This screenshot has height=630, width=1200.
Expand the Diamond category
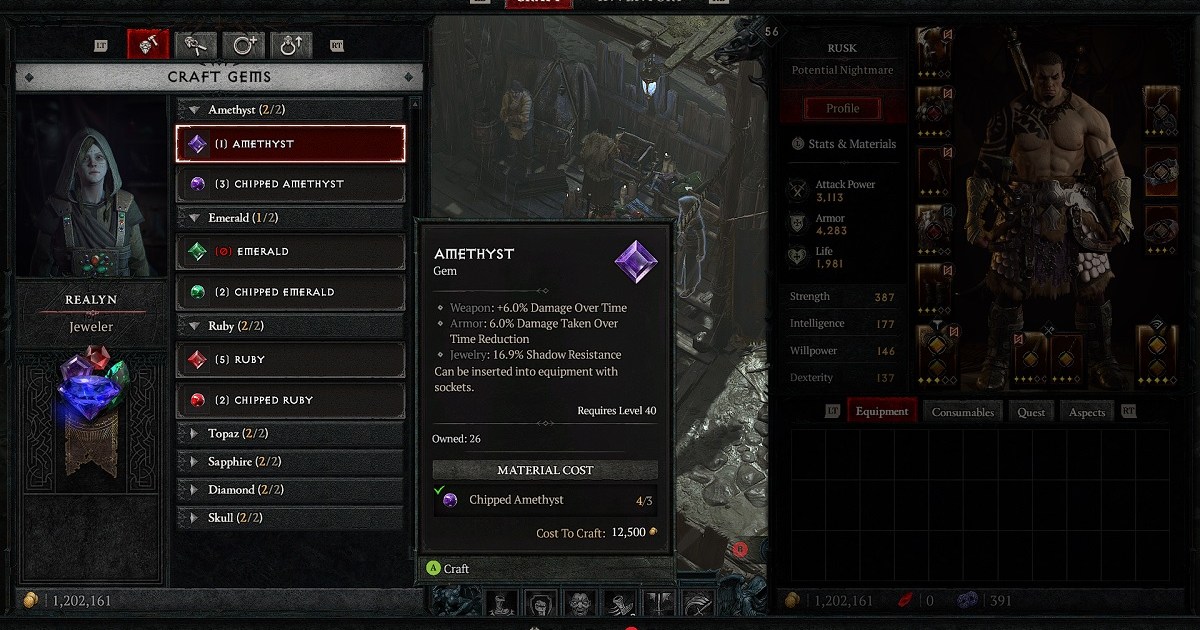tap(290, 490)
